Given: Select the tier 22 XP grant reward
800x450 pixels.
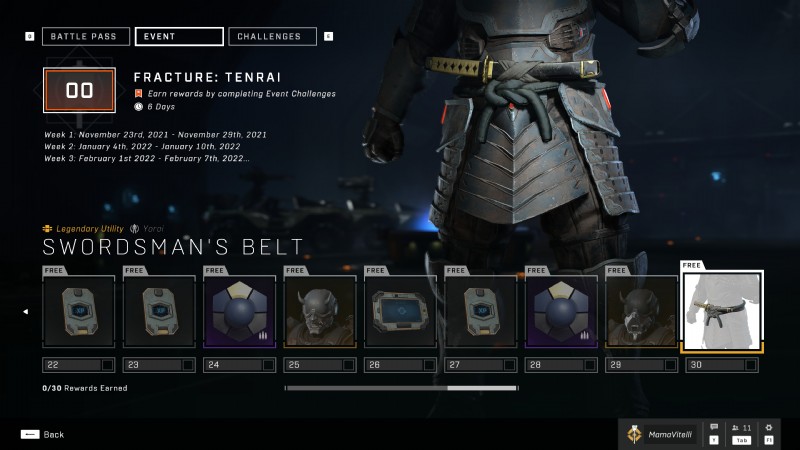Looking at the screenshot, I should [x=78, y=312].
